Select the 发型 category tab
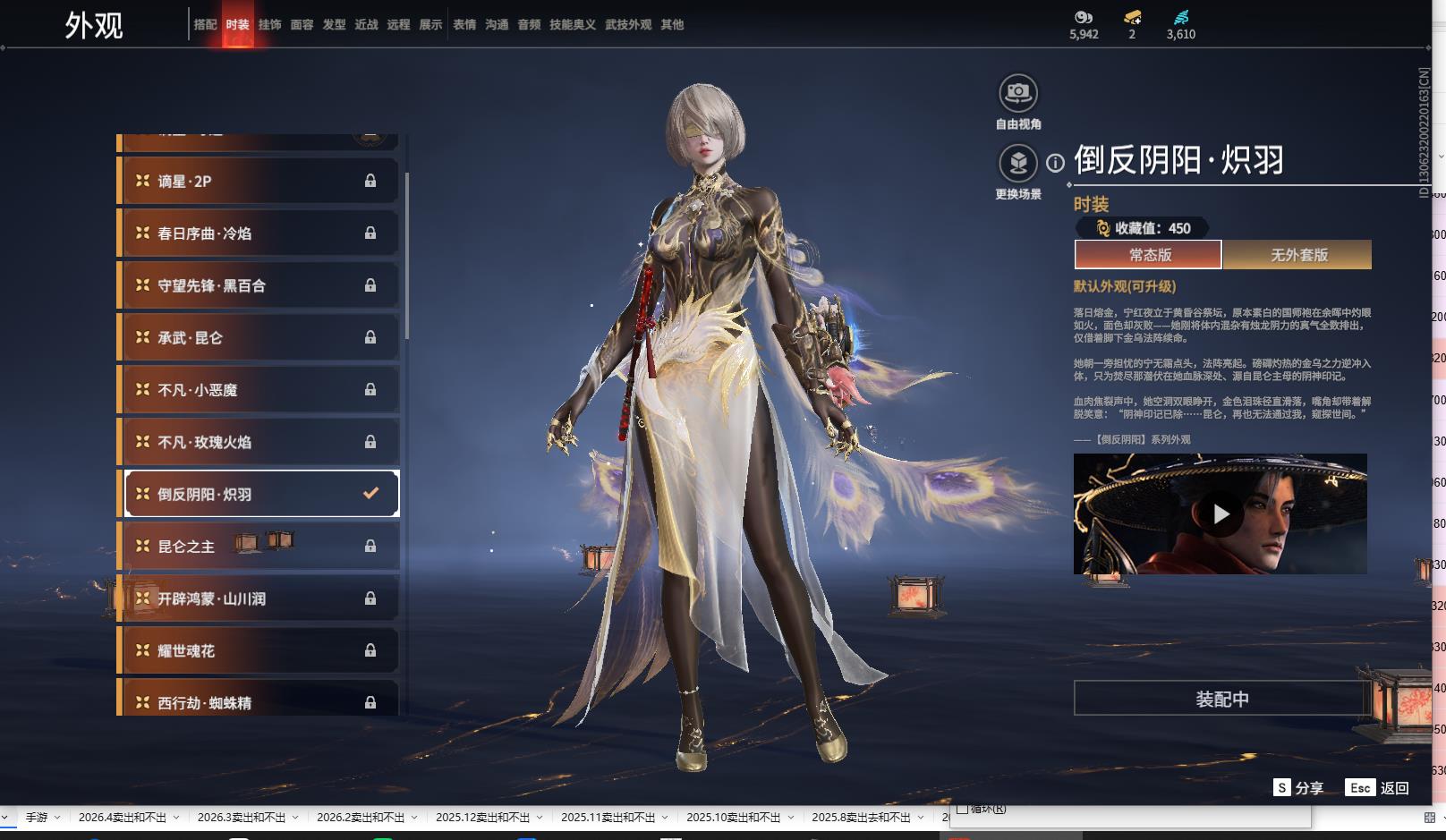Screen dimensions: 1446x840 (334, 25)
